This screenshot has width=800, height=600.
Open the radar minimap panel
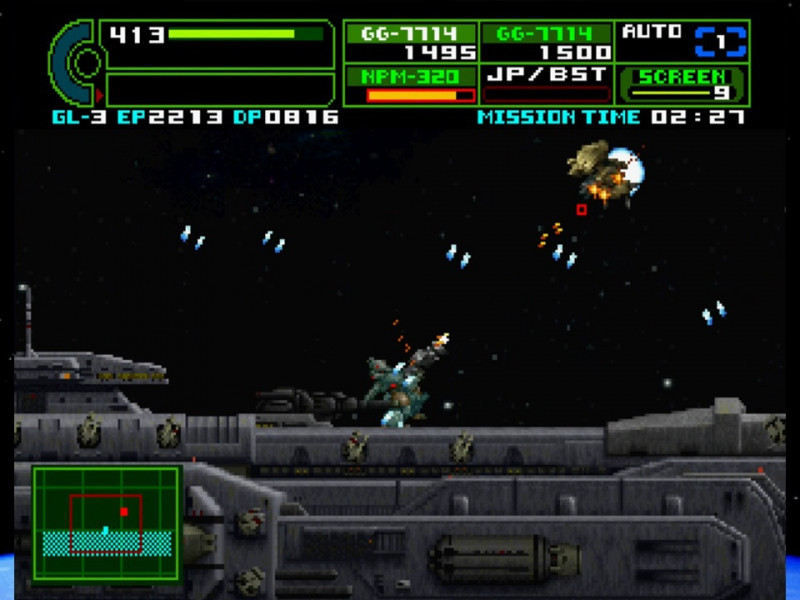[106, 522]
